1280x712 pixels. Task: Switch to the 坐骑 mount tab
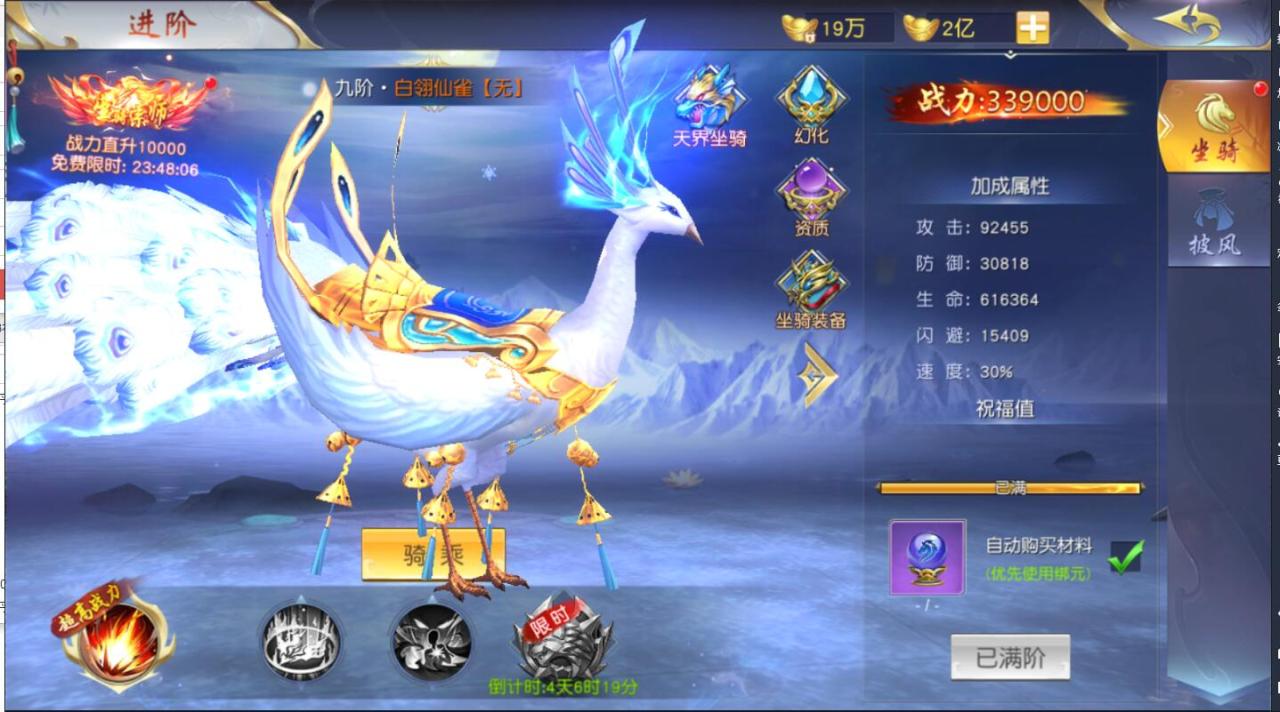click(1213, 126)
